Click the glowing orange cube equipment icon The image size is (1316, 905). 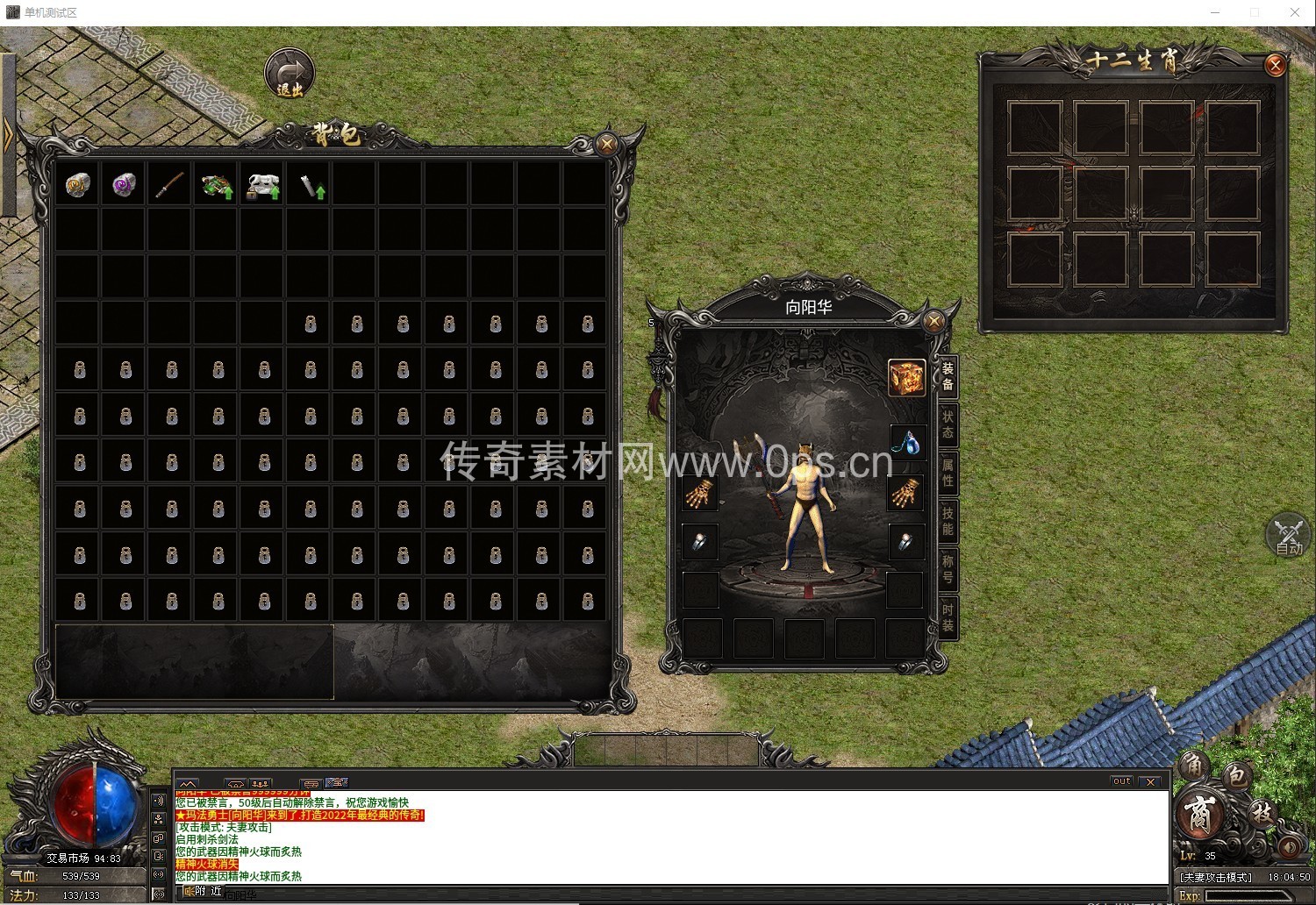906,378
